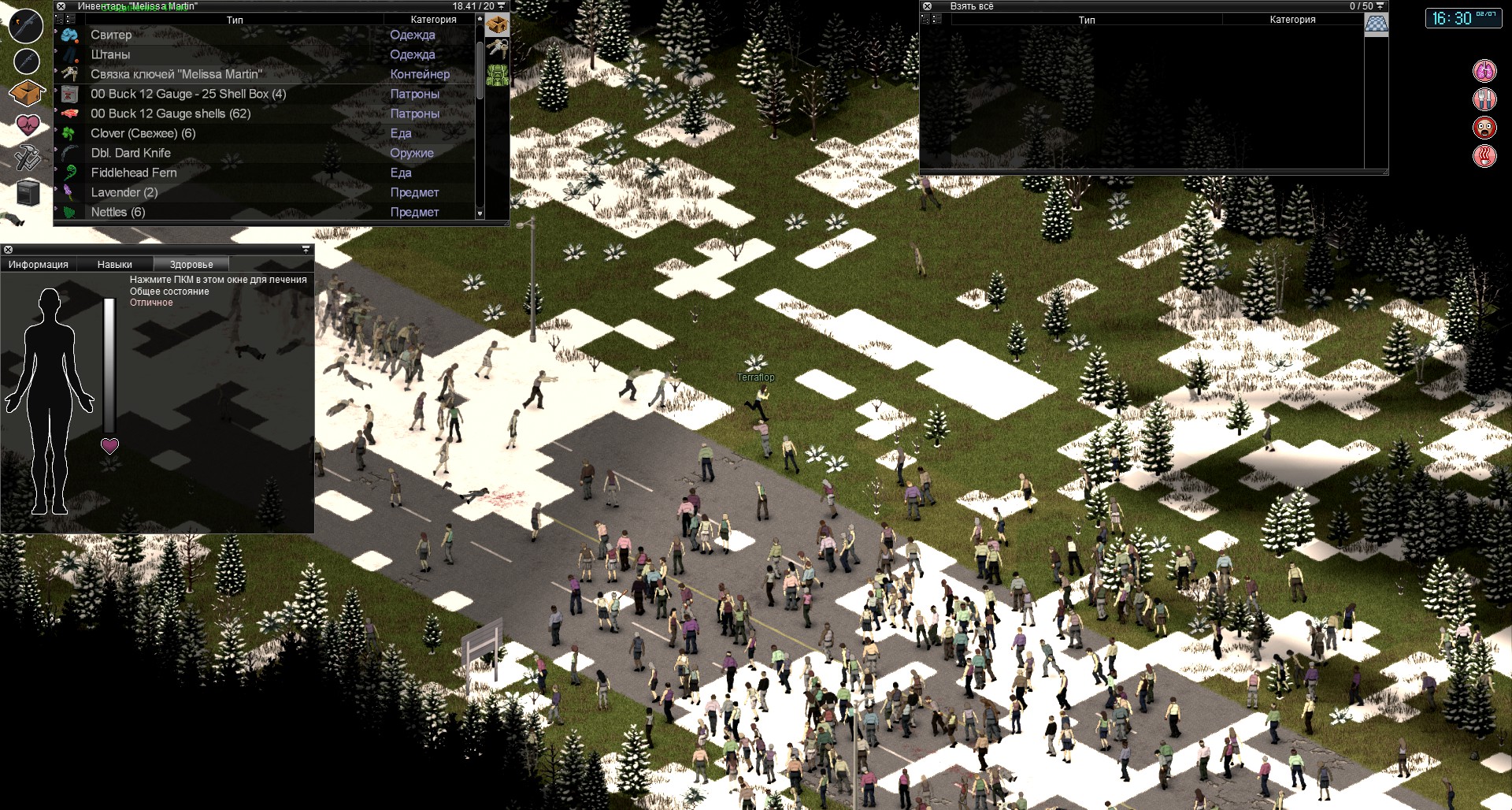Sort inventory by the Тип column header
This screenshot has height=810, width=1512.
pyautogui.click(x=236, y=20)
